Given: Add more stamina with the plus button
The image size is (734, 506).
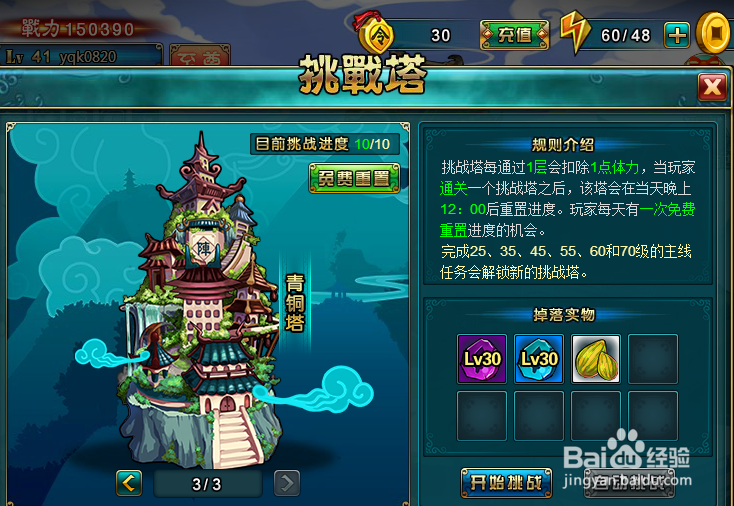Looking at the screenshot, I should (677, 35).
